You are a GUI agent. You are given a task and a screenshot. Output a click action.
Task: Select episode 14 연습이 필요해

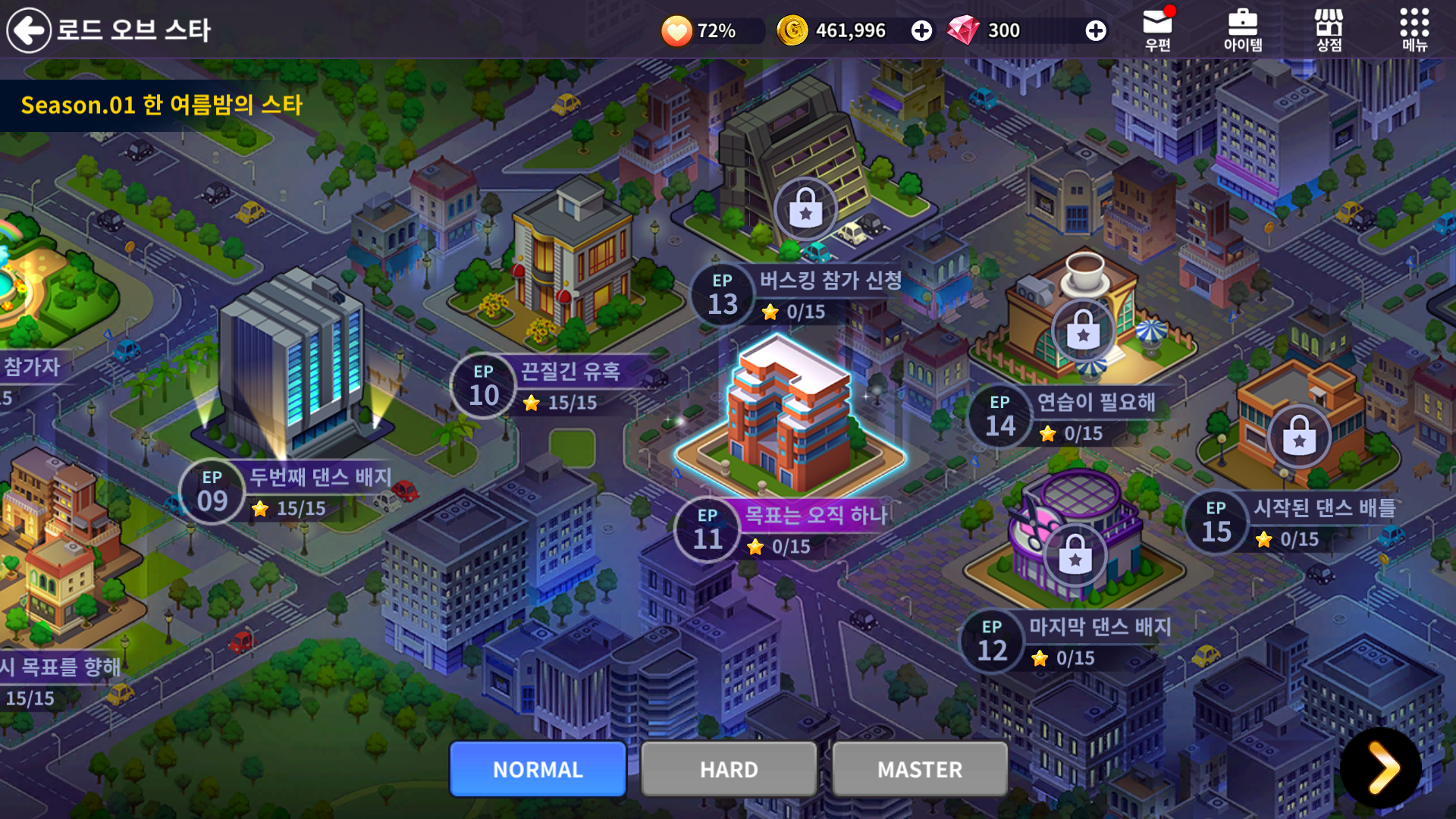[1069, 416]
